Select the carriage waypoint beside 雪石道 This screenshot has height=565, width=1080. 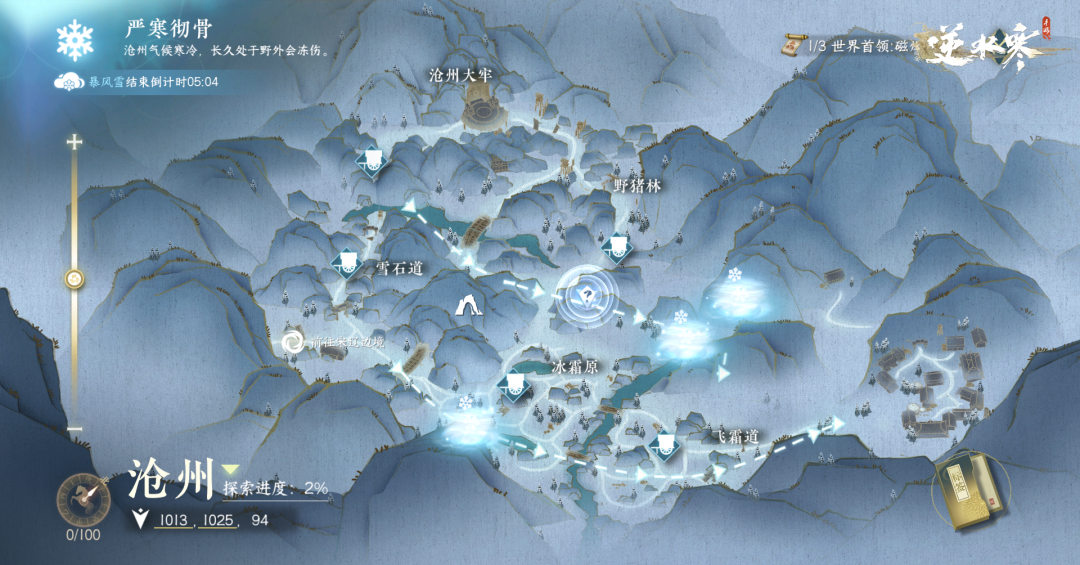tap(347, 263)
